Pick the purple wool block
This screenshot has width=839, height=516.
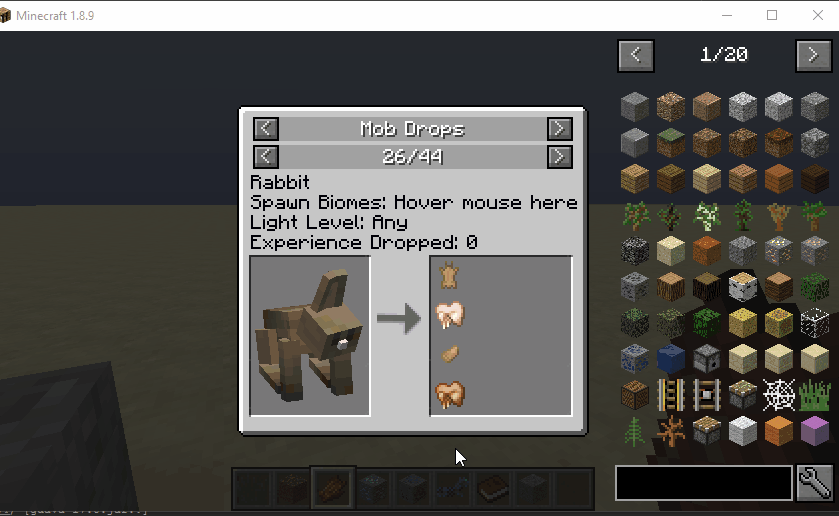click(x=815, y=432)
